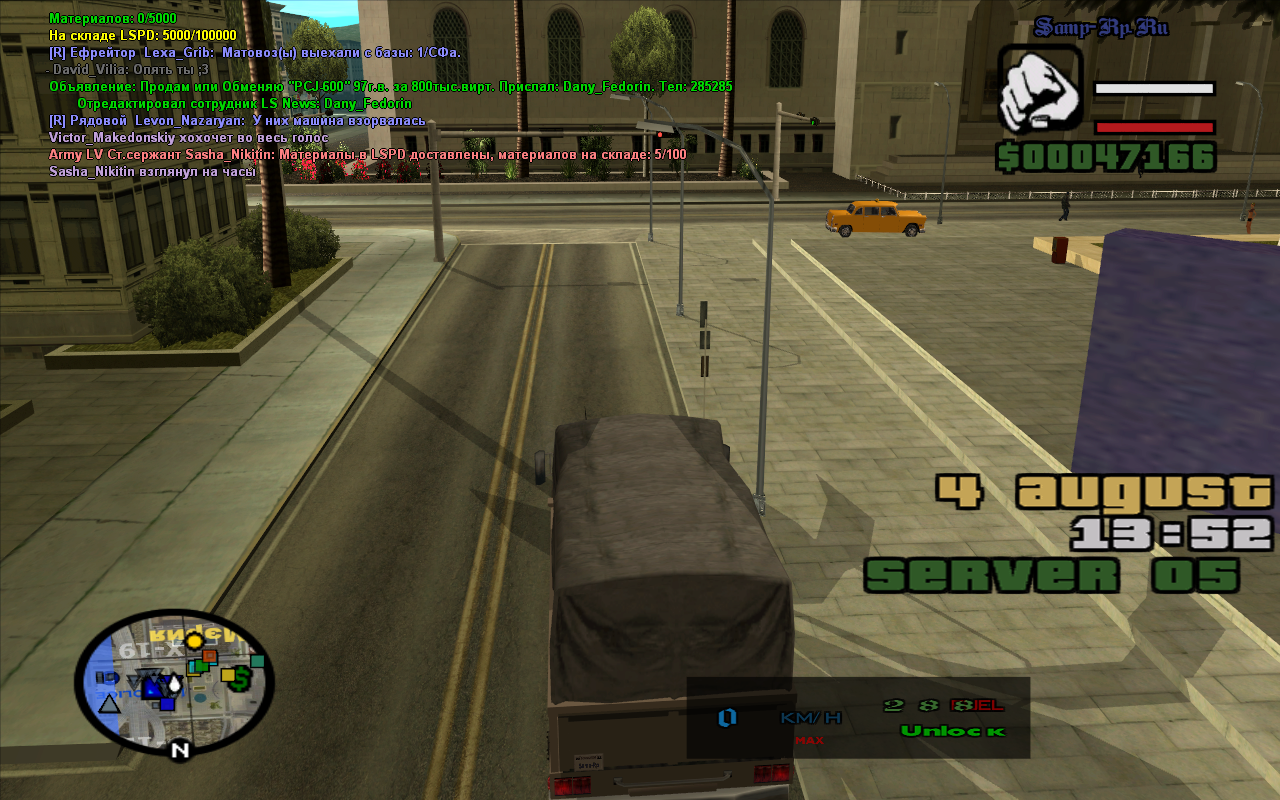Click the PCJ 600 advertisement chat line

[x=390, y=87]
